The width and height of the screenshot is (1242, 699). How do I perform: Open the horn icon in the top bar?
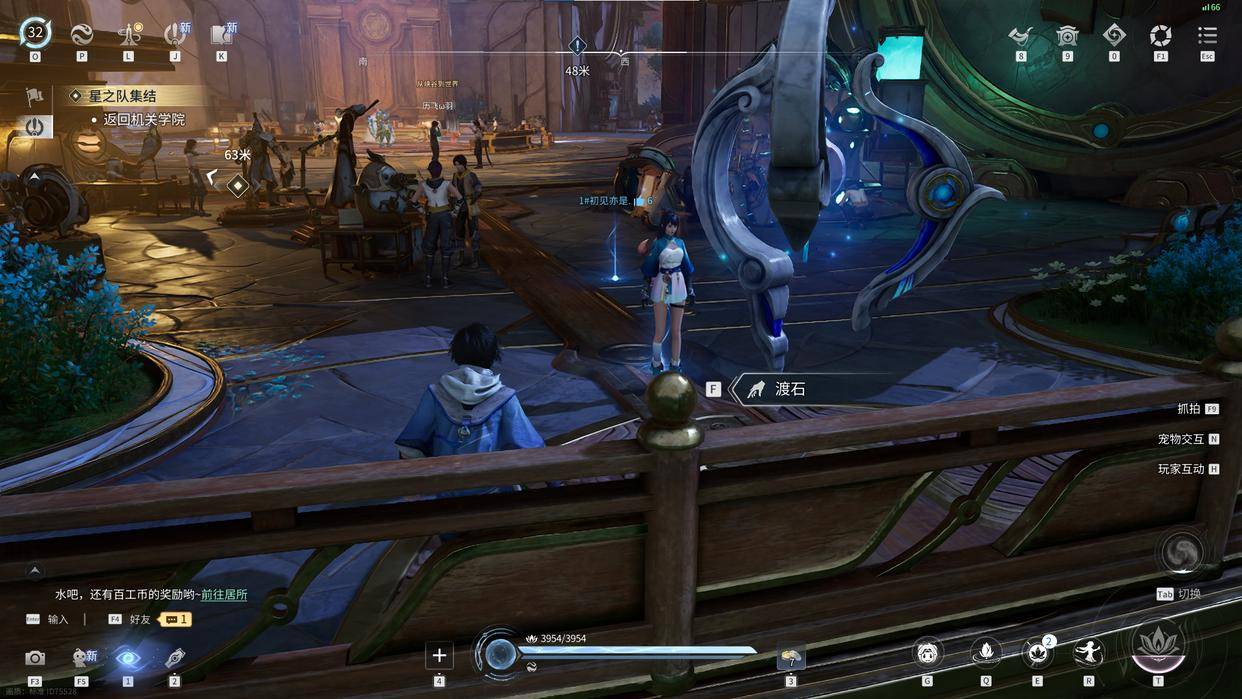click(1020, 36)
